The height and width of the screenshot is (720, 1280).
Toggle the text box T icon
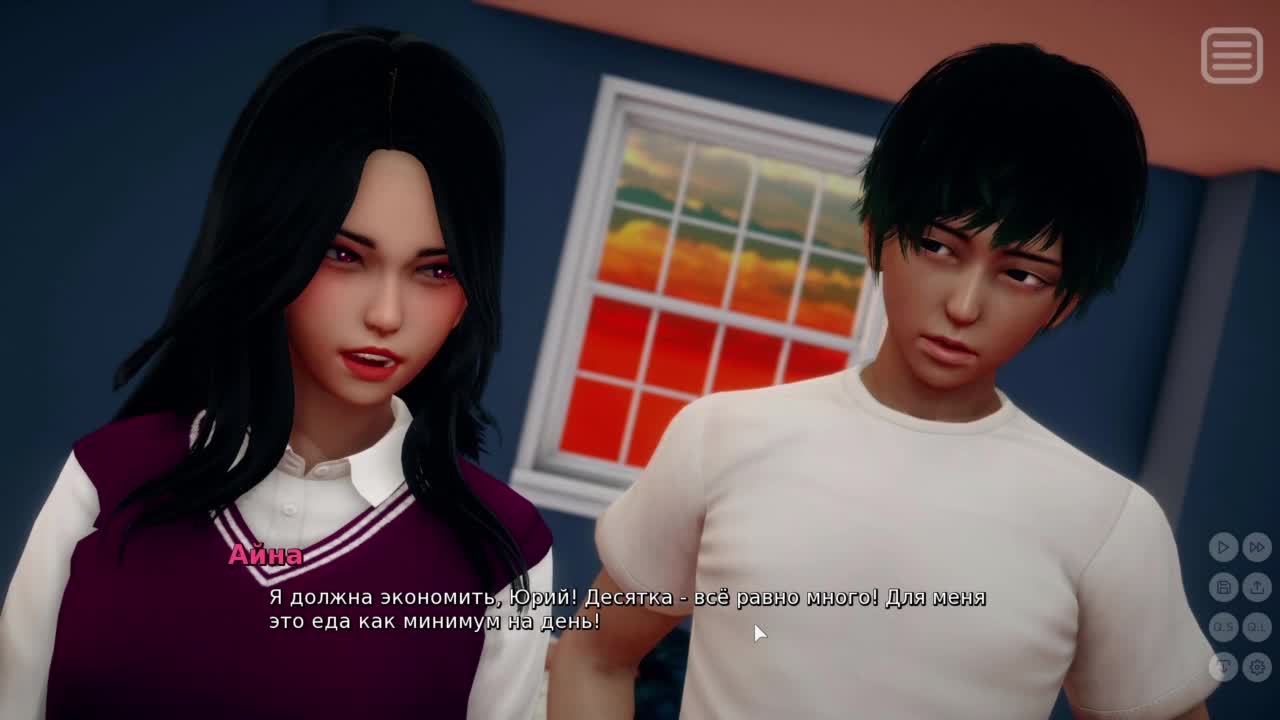click(x=1223, y=666)
